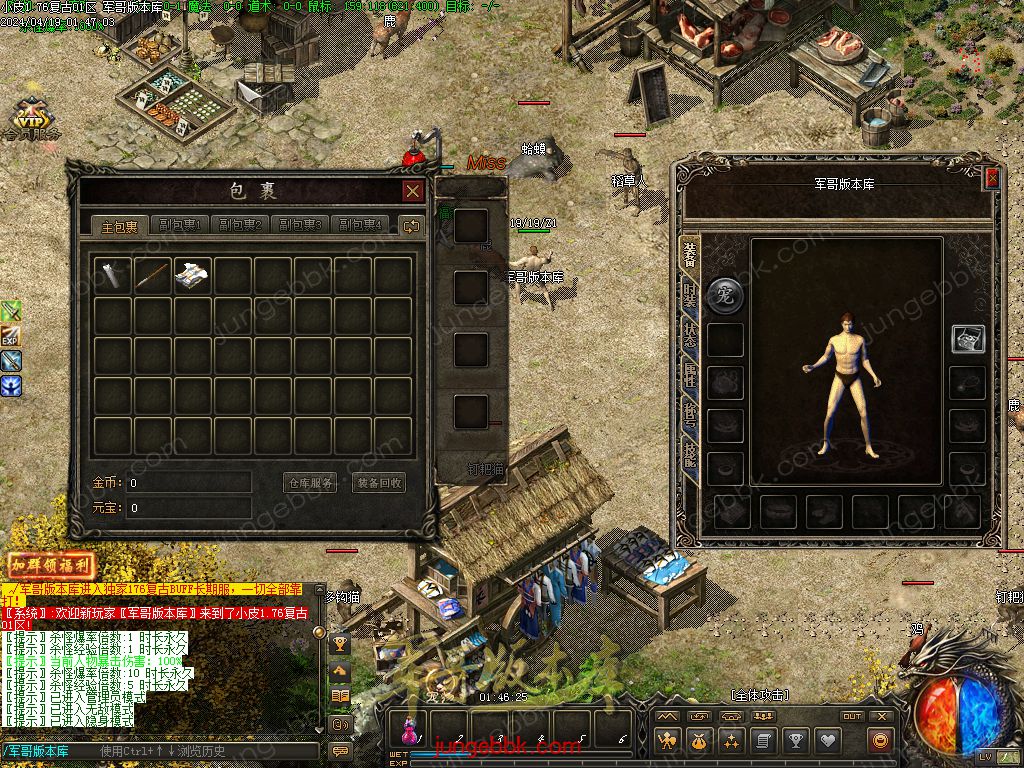Image resolution: width=1024 pixels, height=768 pixels.
Task: Select the grey scroll item in first slot
Action: point(113,276)
